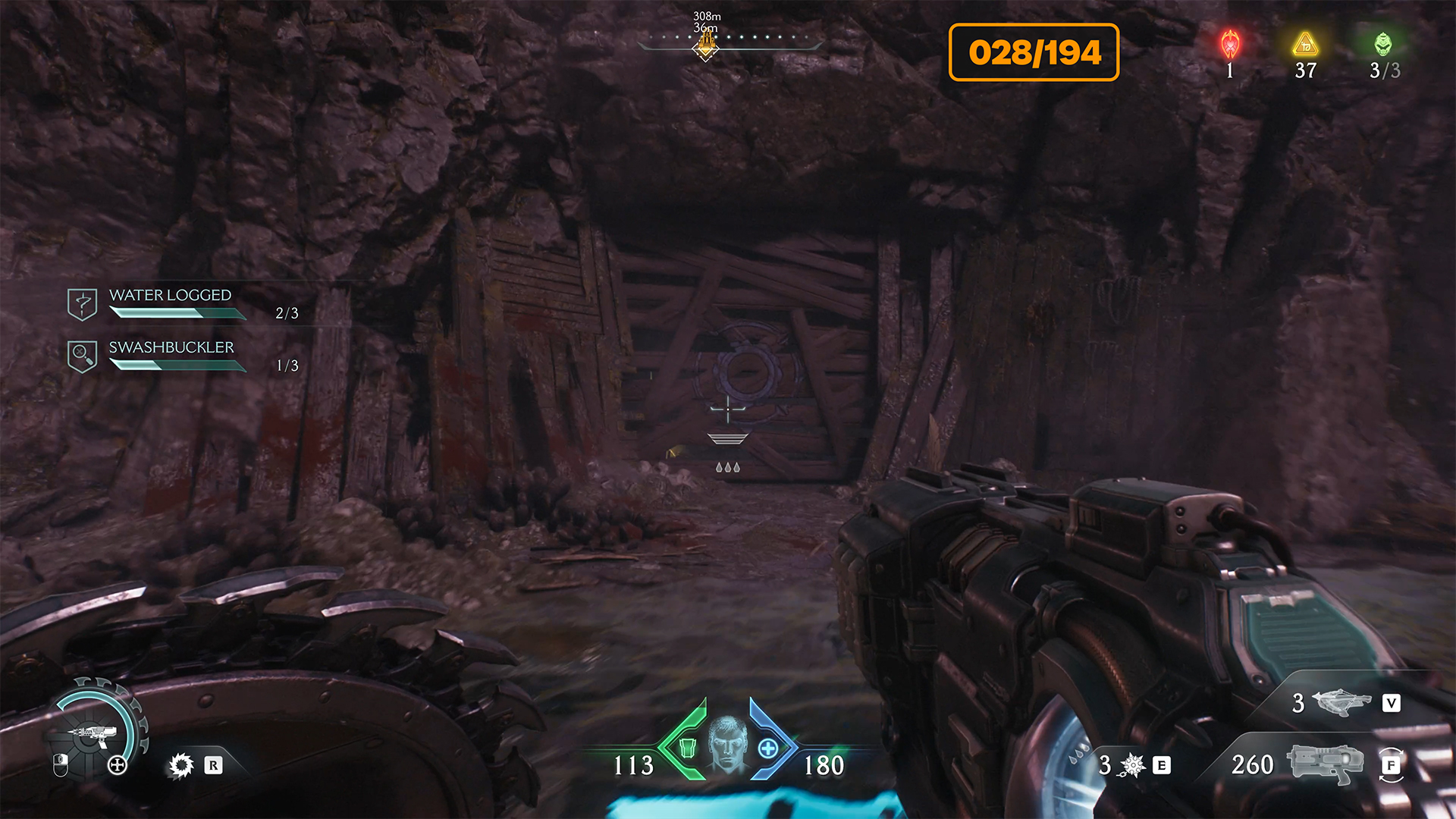Select the equipped heavy gun icon
This screenshot has height=819, width=1456.
(1325, 762)
